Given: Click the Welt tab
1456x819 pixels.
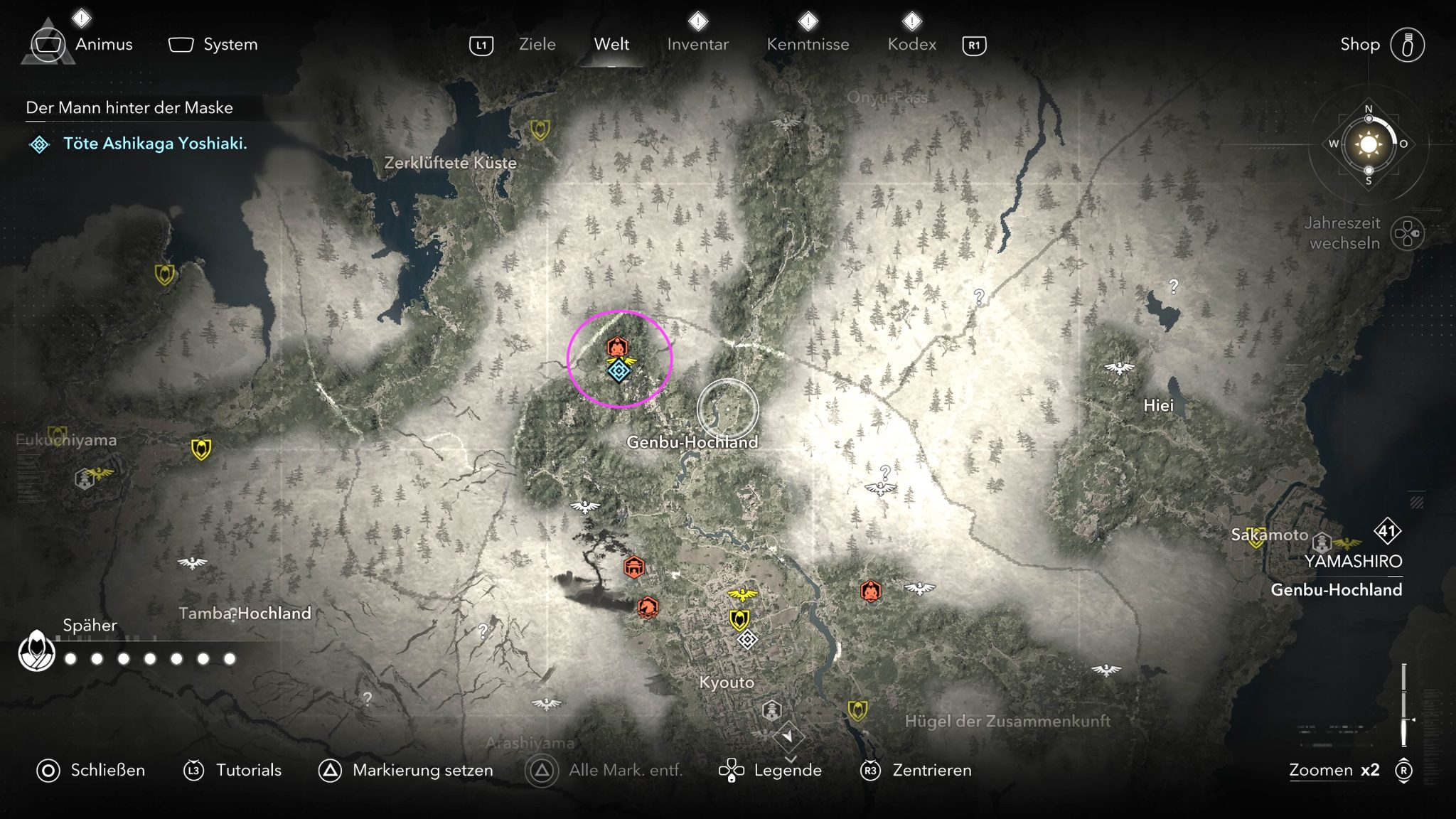Looking at the screenshot, I should (611, 45).
